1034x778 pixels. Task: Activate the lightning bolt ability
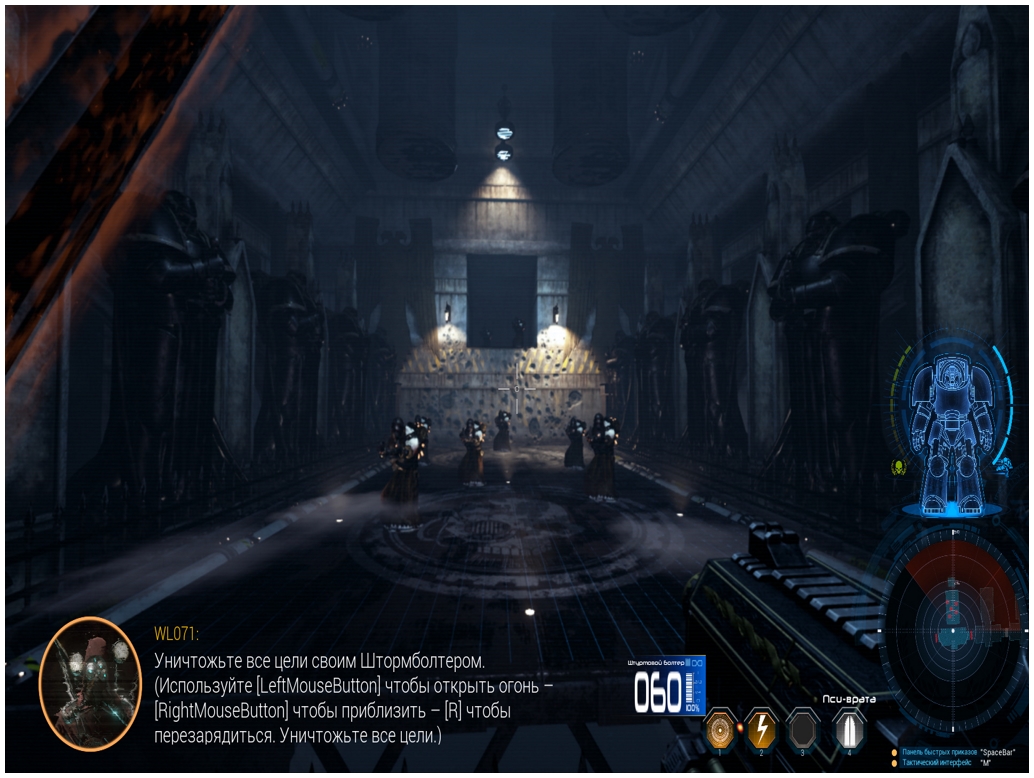pyautogui.click(x=762, y=730)
